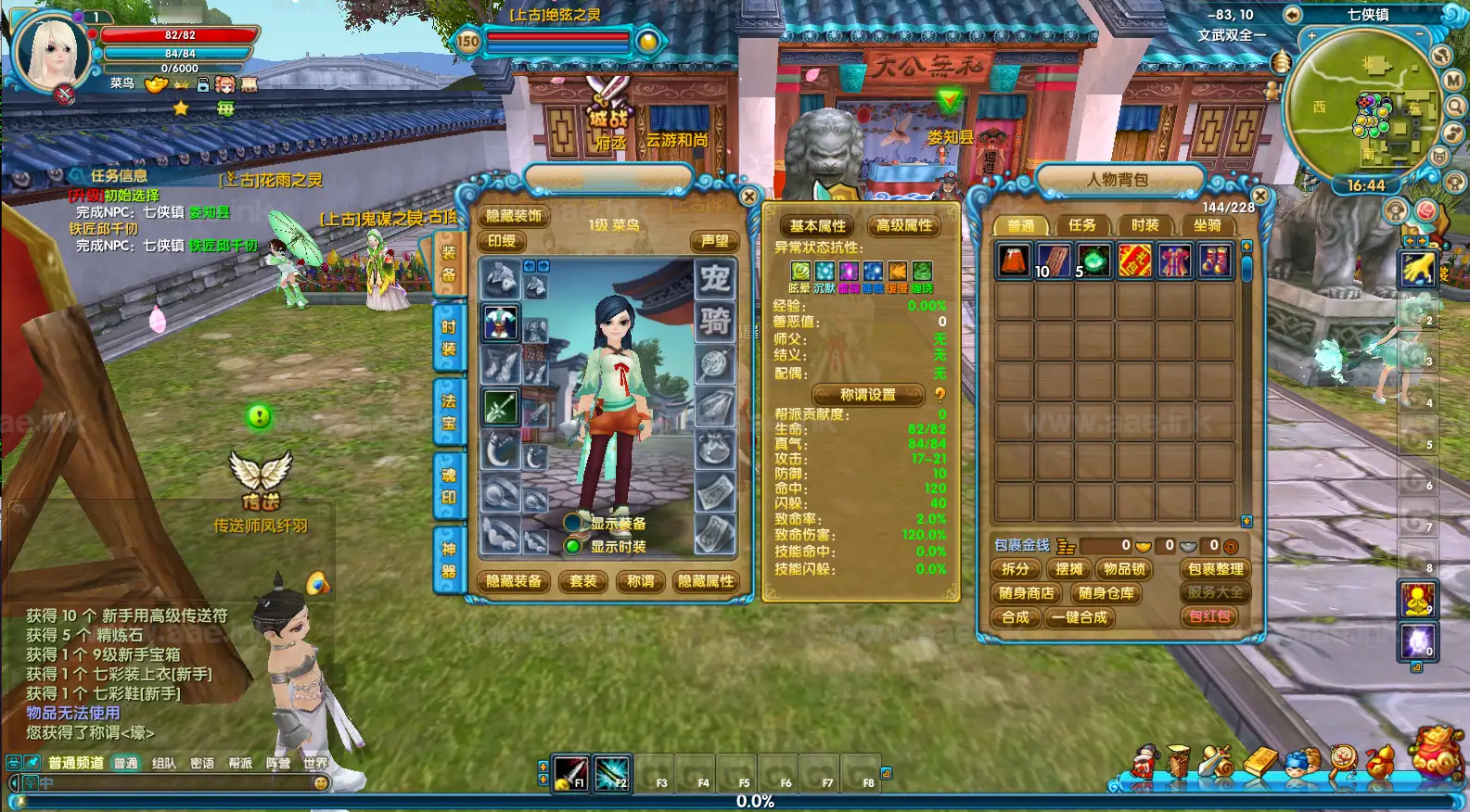1470x812 pixels.
Task: Click the sword-and-scroll icon on the bottom bar
Action: click(x=1216, y=761)
